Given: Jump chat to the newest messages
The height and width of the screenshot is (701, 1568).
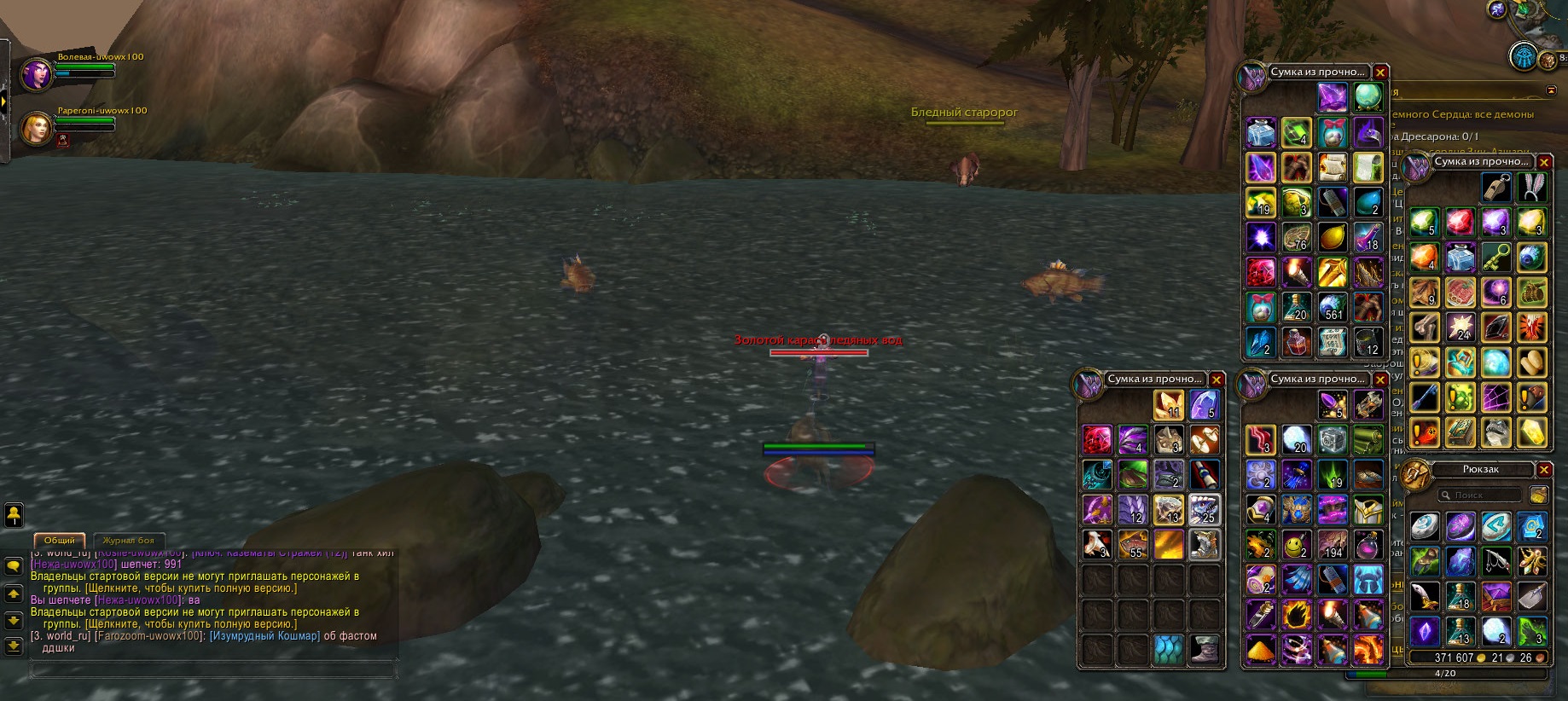Looking at the screenshot, I should coord(13,646).
